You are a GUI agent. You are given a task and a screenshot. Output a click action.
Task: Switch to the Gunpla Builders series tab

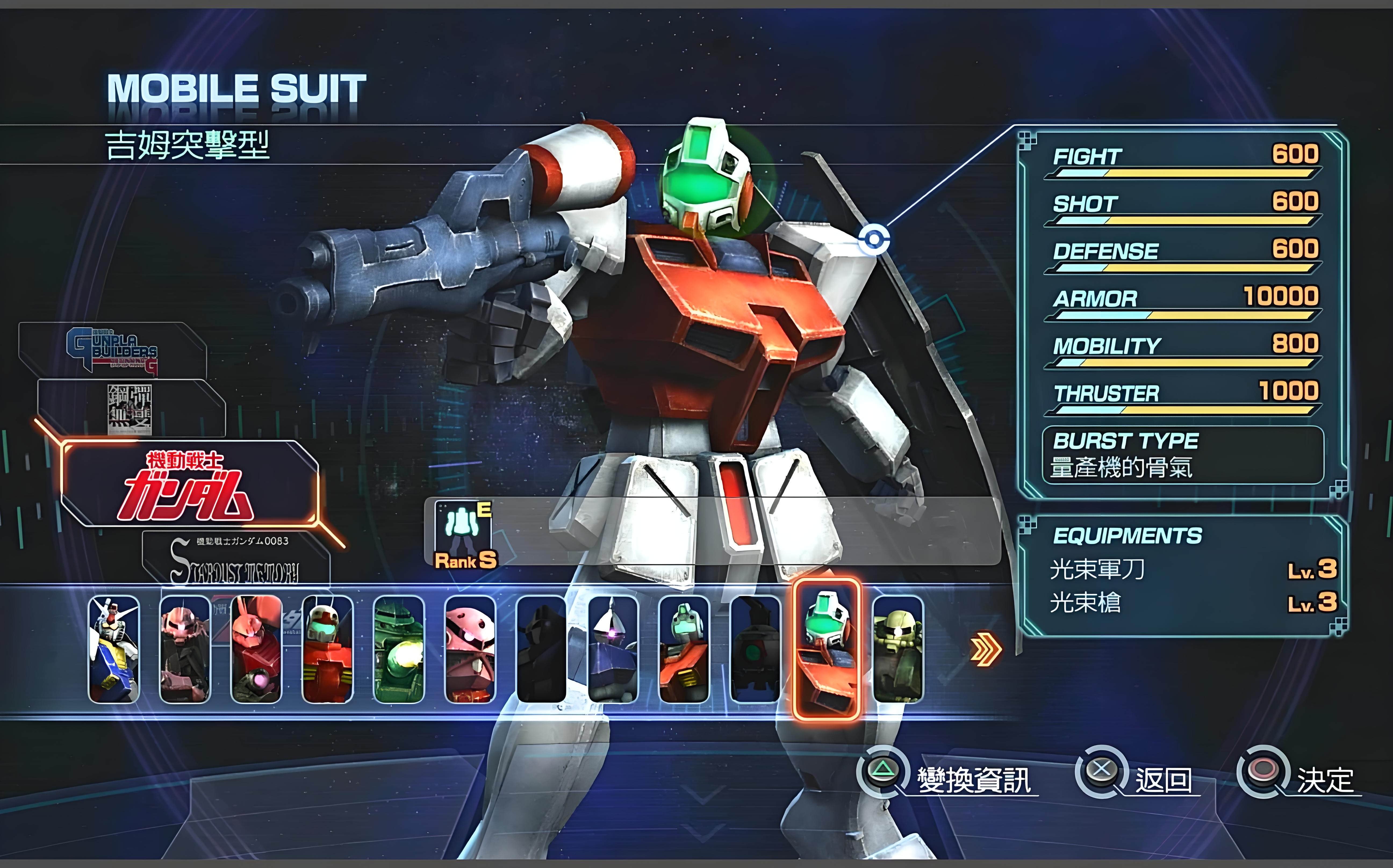pos(113,349)
